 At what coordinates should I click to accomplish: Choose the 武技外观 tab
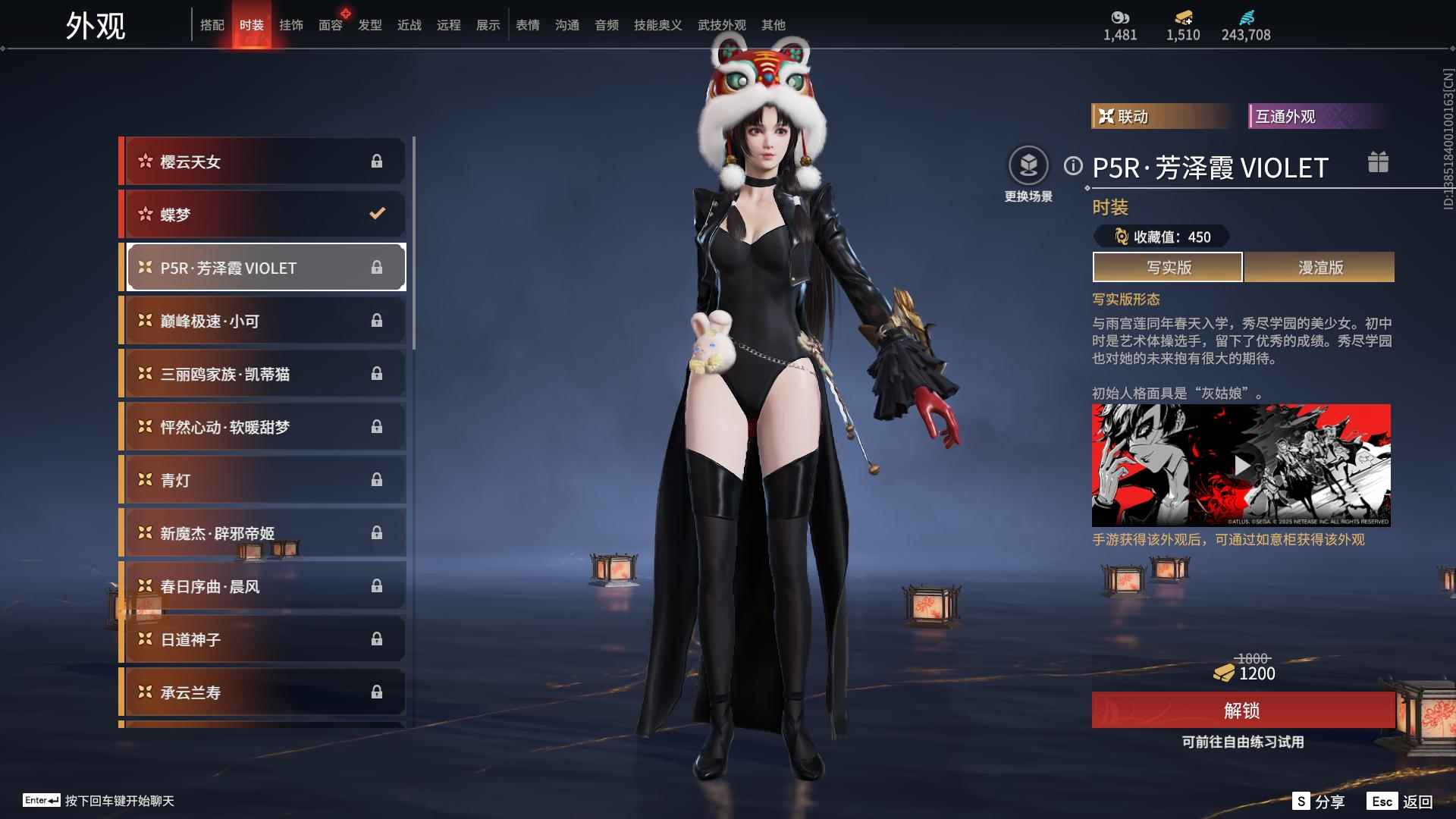(x=721, y=25)
